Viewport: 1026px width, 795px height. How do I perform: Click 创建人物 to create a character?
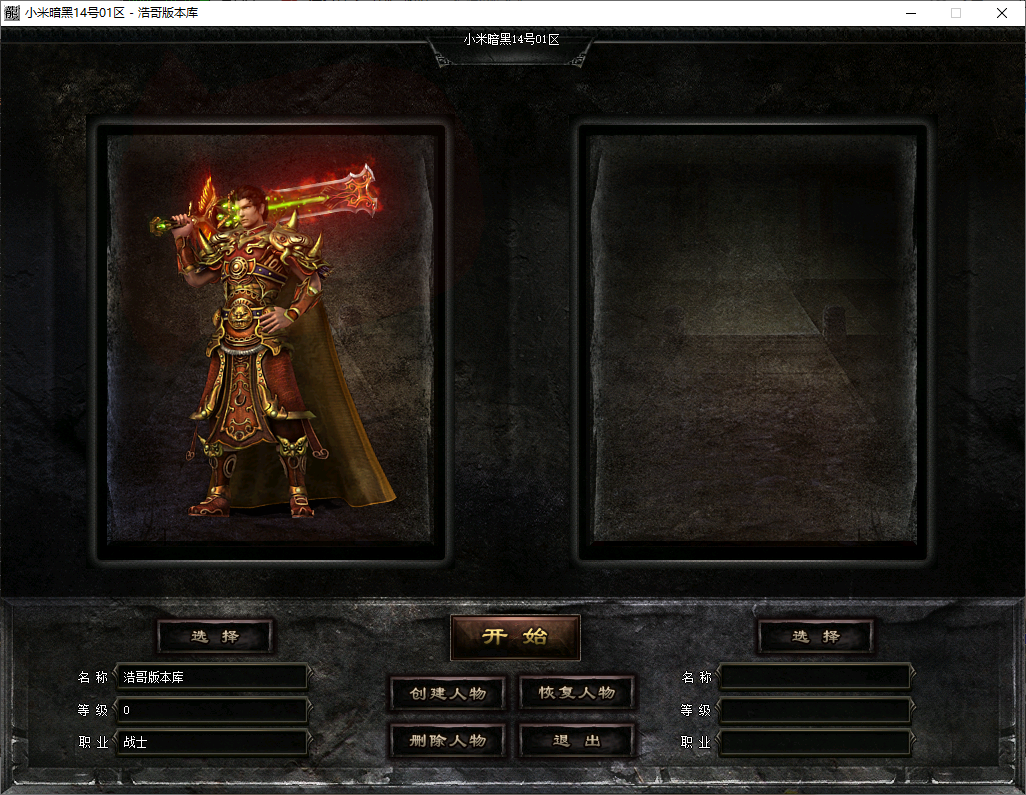coord(447,693)
